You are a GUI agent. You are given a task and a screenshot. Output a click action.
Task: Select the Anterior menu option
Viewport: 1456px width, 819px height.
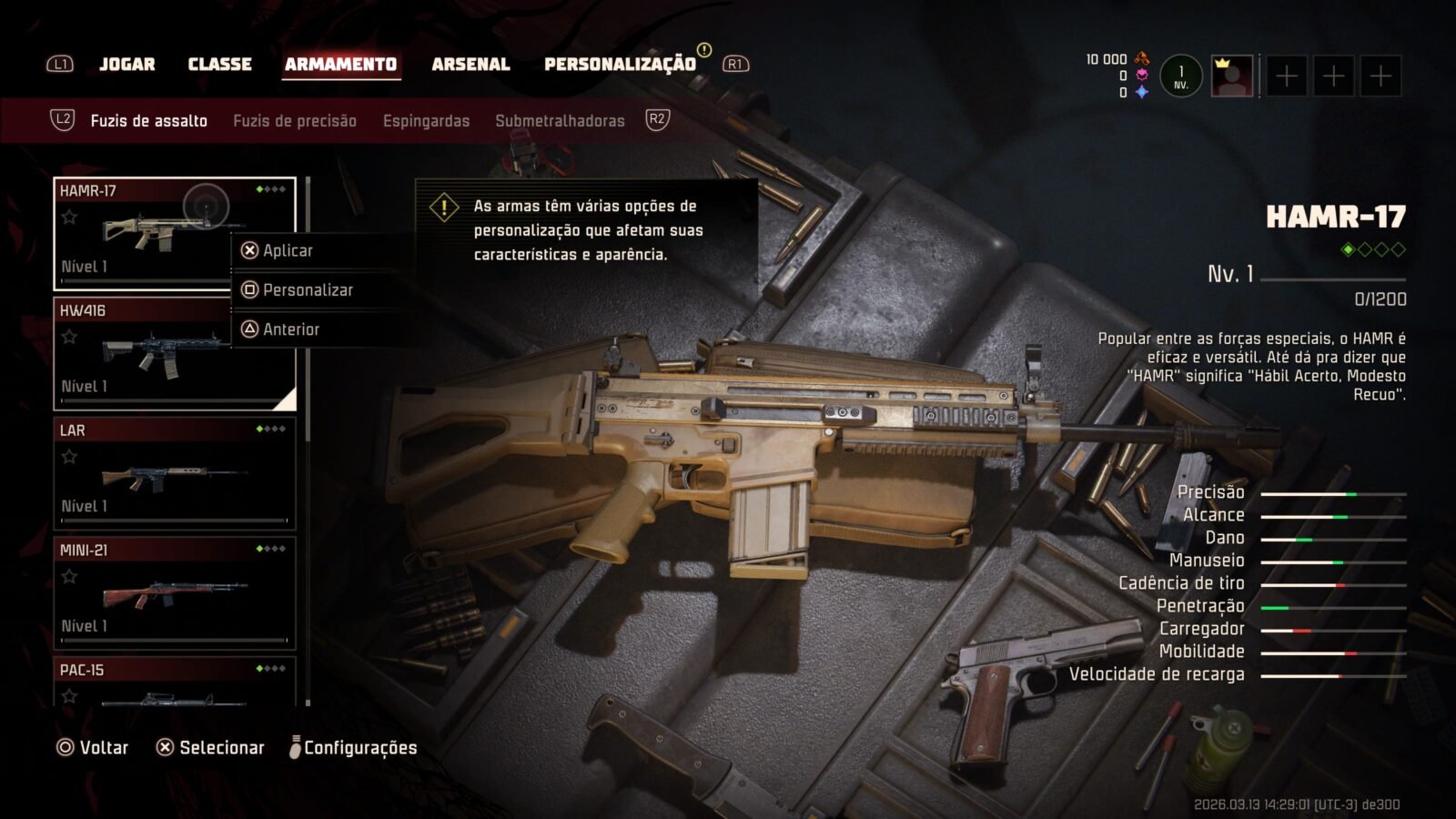[291, 329]
